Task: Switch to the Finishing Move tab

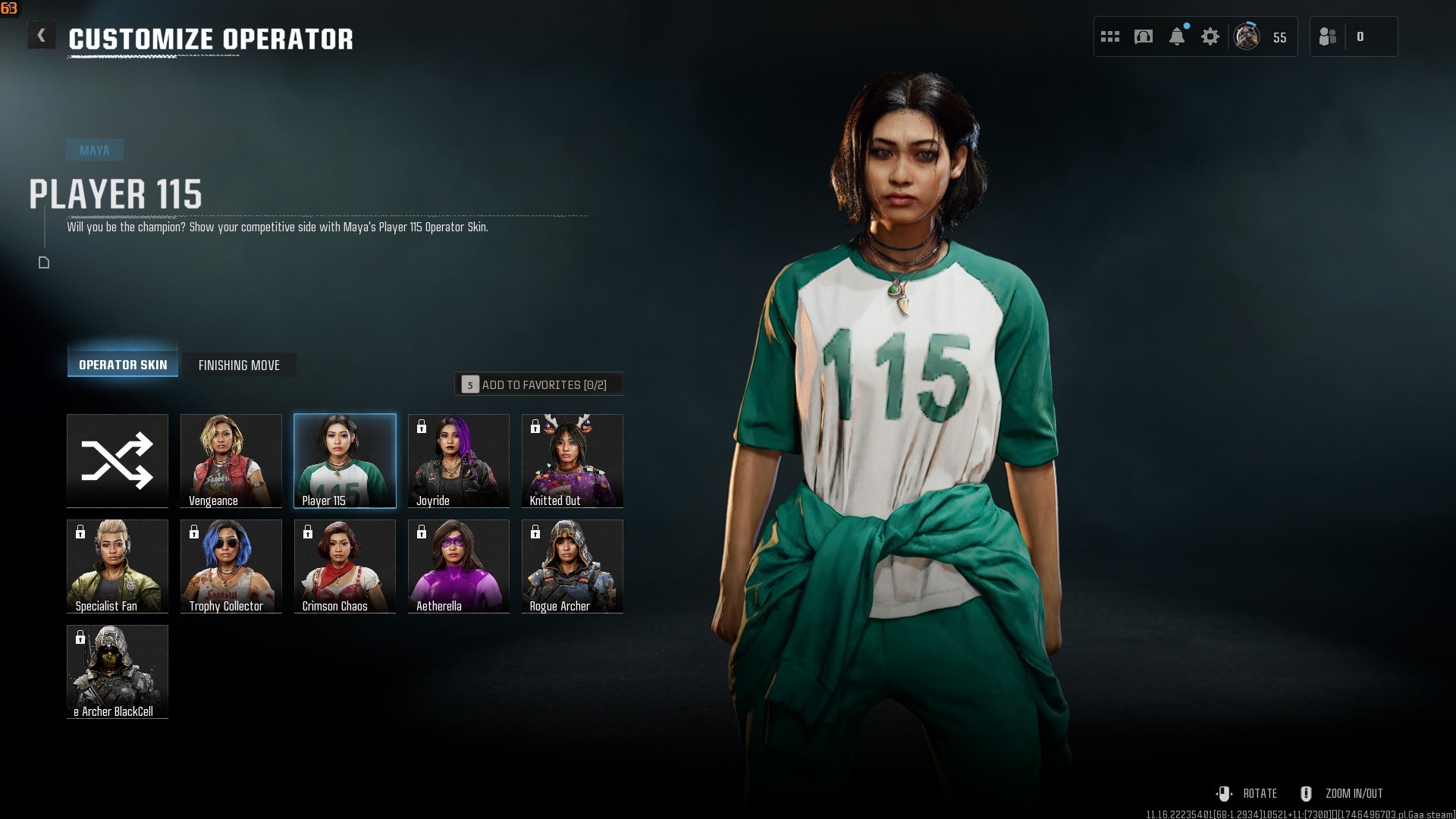Action: tap(239, 365)
